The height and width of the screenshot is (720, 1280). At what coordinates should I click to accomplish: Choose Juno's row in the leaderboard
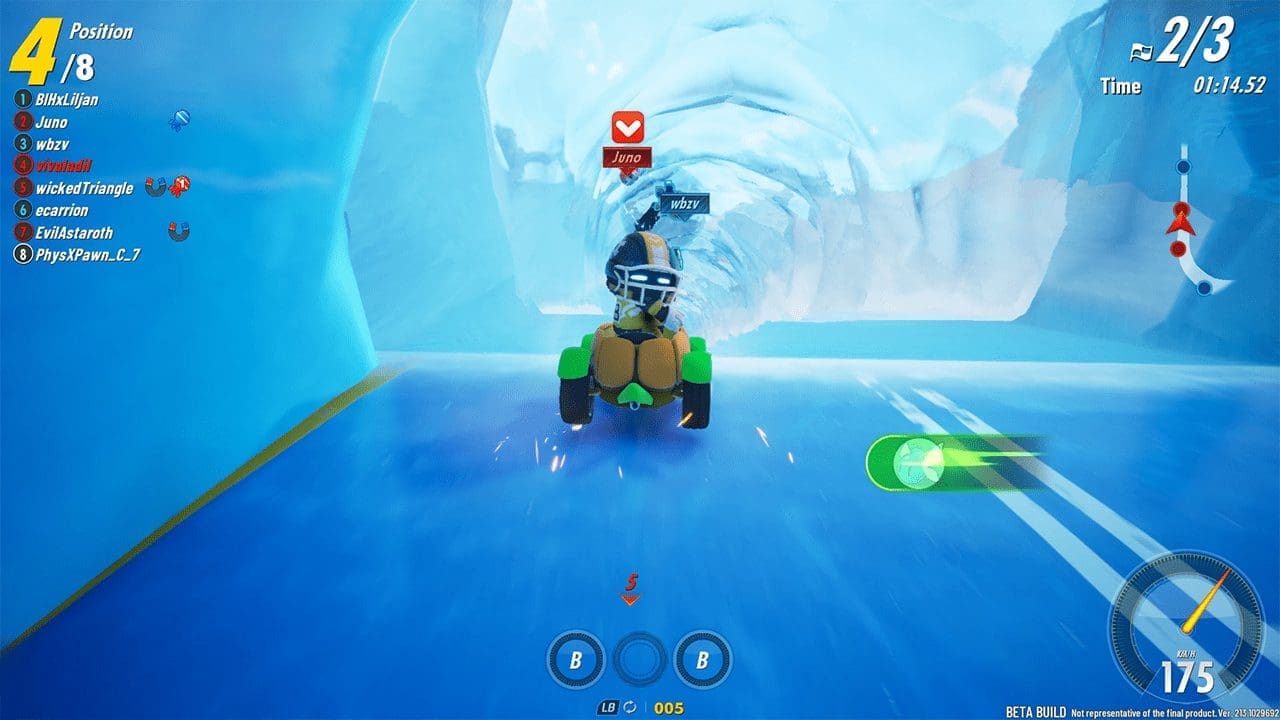click(x=50, y=122)
